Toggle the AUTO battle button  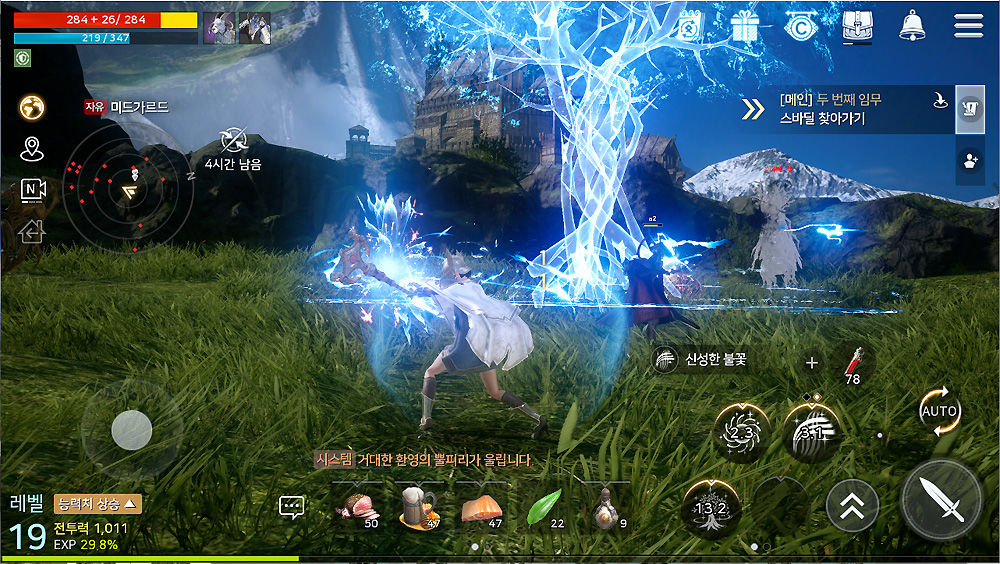(940, 412)
